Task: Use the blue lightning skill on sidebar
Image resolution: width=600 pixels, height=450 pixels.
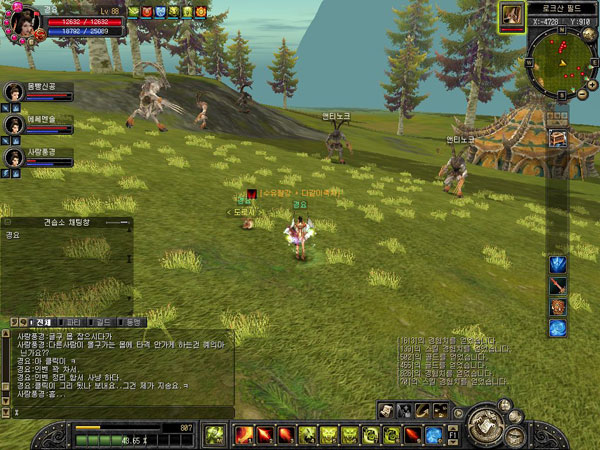Action: point(558,265)
